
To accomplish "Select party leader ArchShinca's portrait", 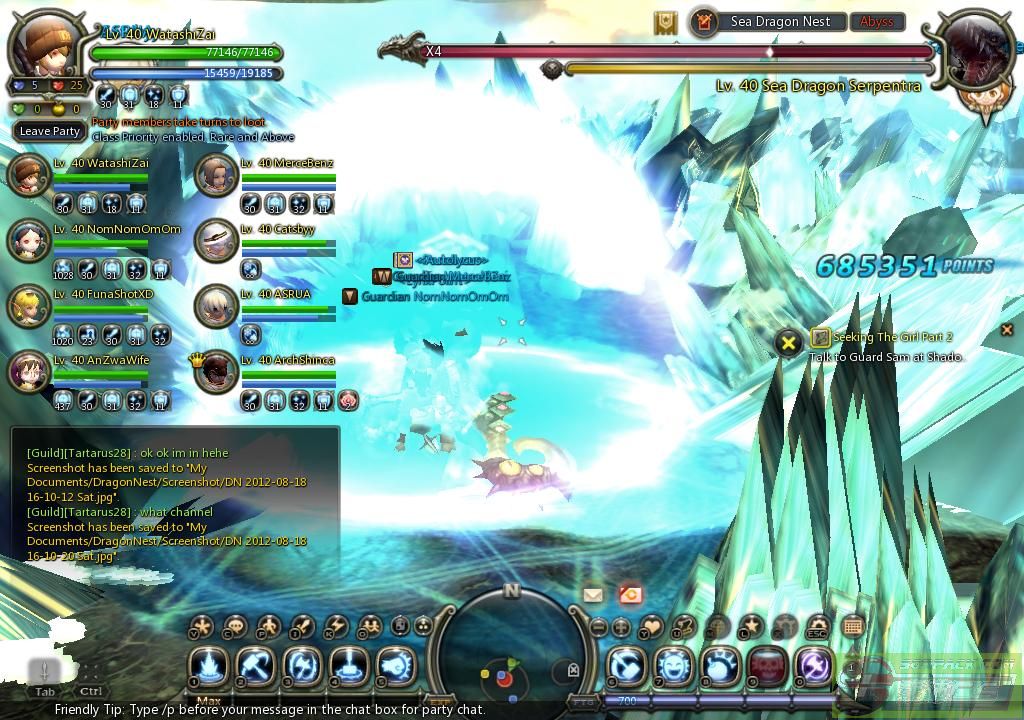I will (x=215, y=371).
